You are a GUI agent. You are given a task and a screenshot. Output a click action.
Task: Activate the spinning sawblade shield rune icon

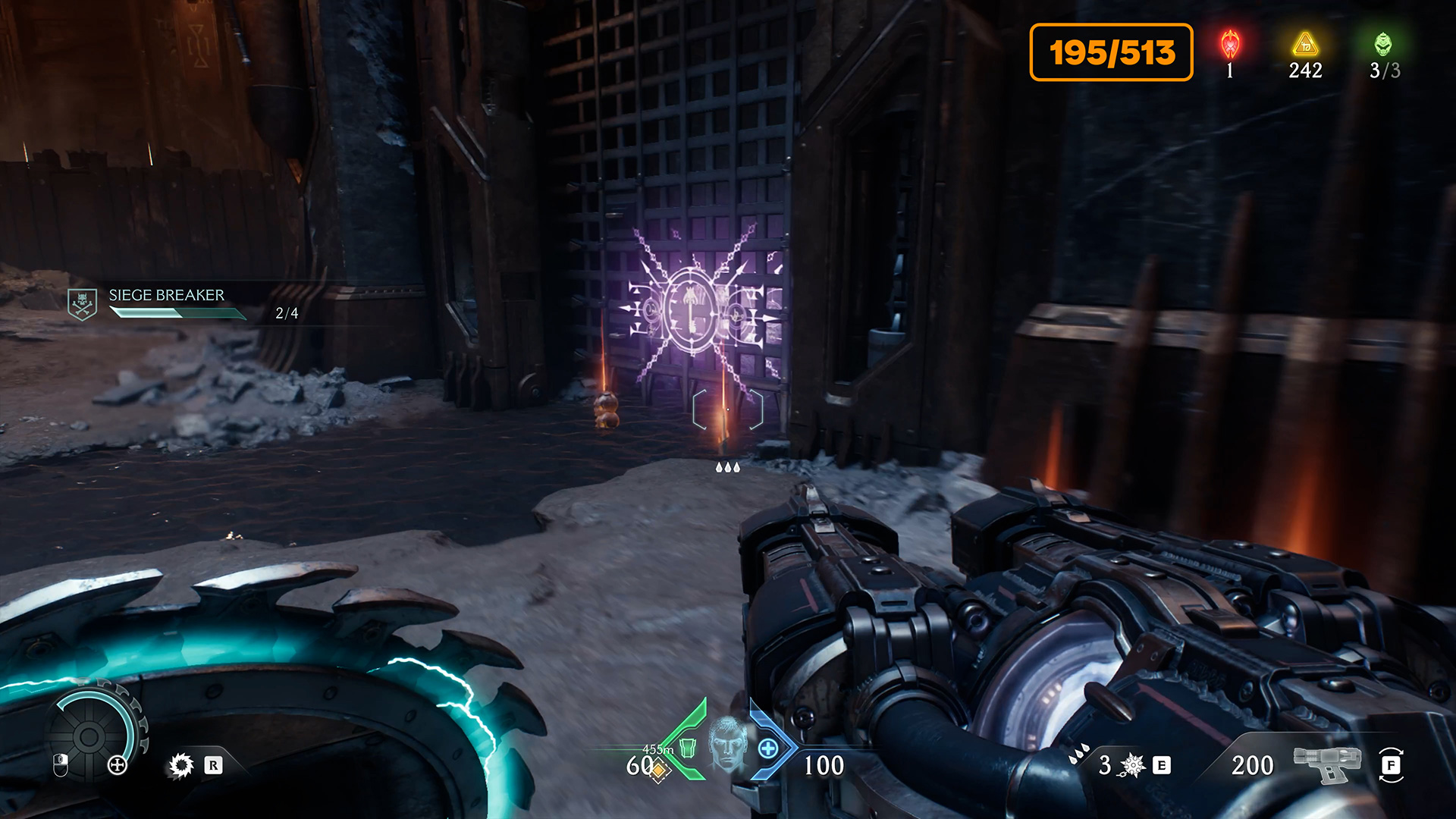tap(181, 765)
